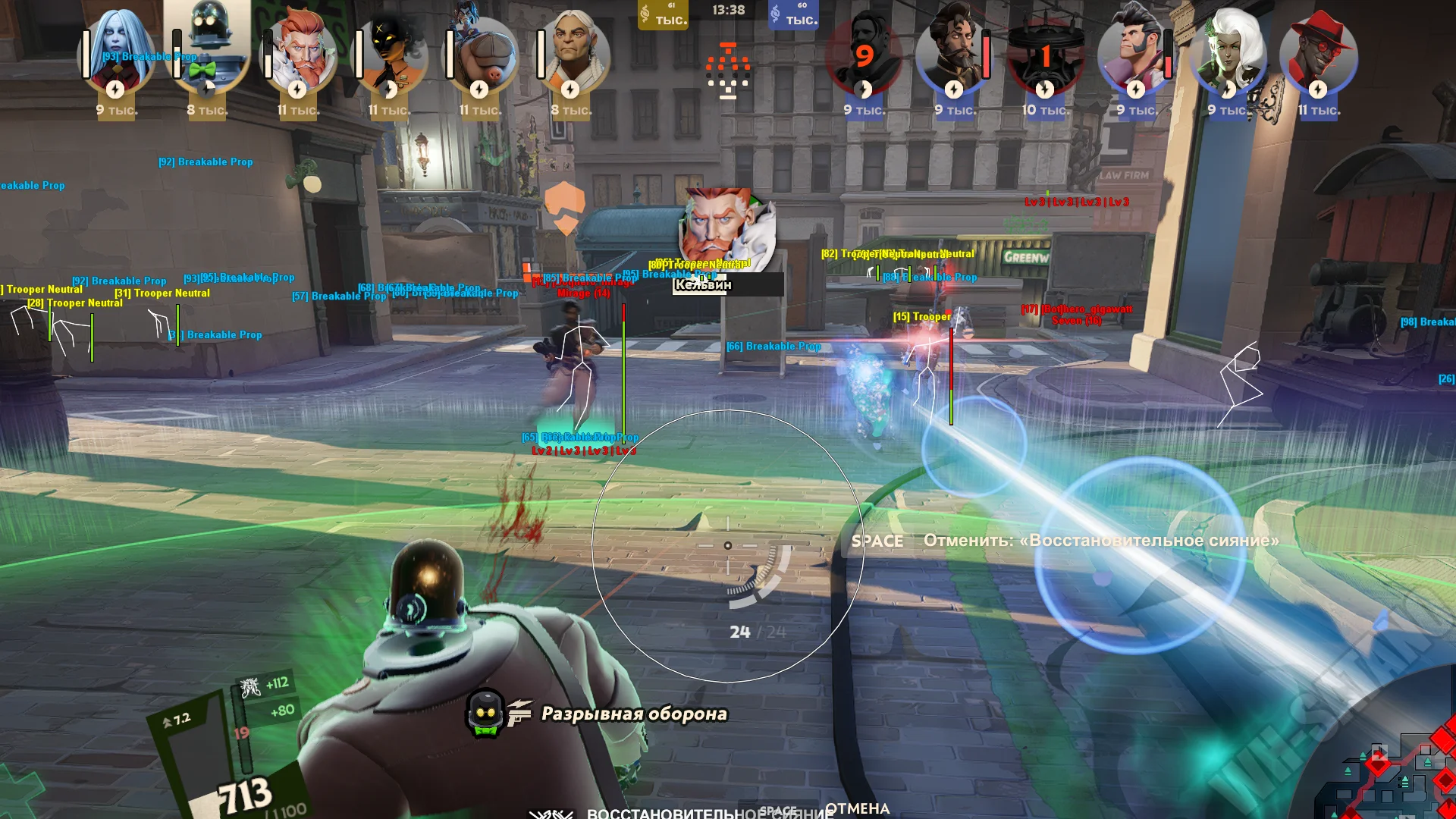
Task: Click the orange lane objectives indicator
Action: [728, 72]
